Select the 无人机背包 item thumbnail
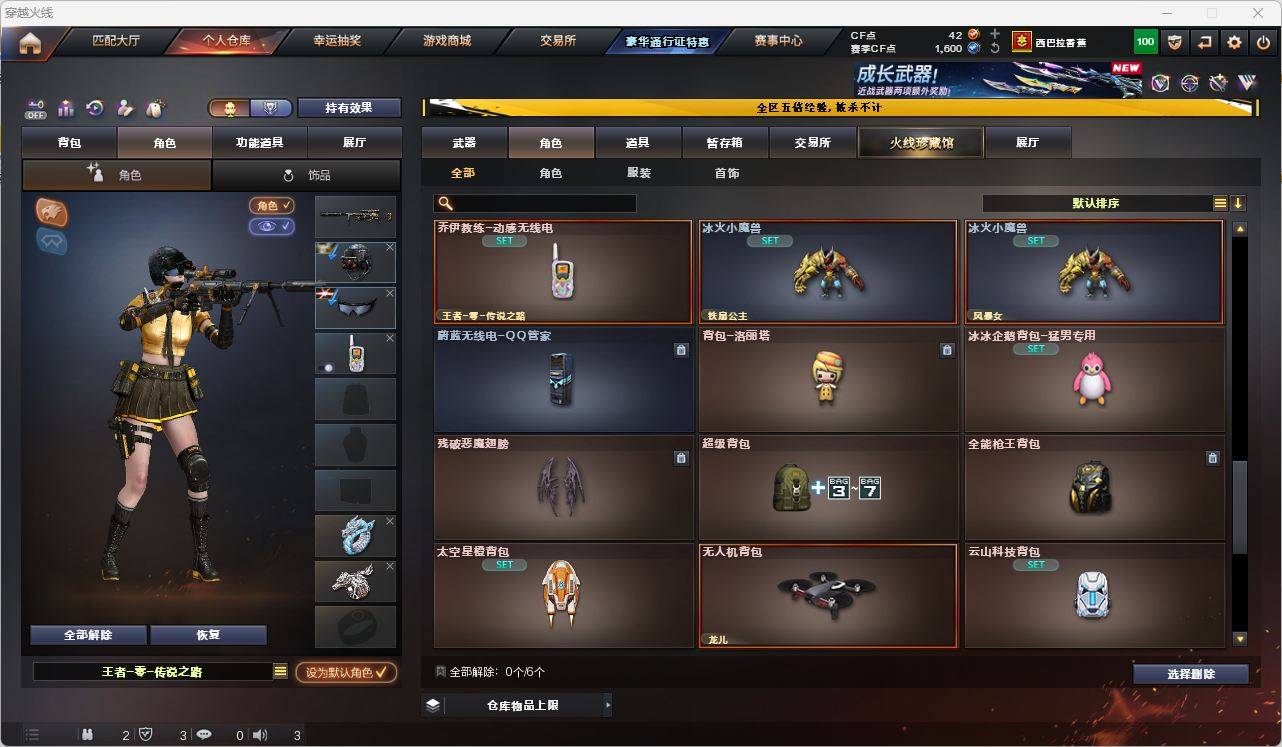Viewport: 1282px width, 747px height. pyautogui.click(x=828, y=593)
